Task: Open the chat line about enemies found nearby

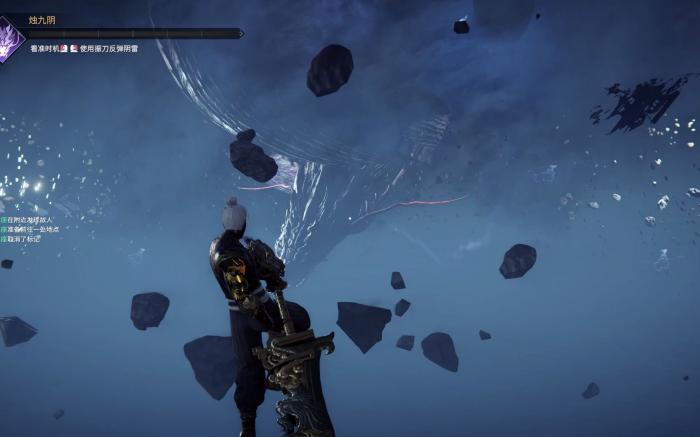Action: 30,219
